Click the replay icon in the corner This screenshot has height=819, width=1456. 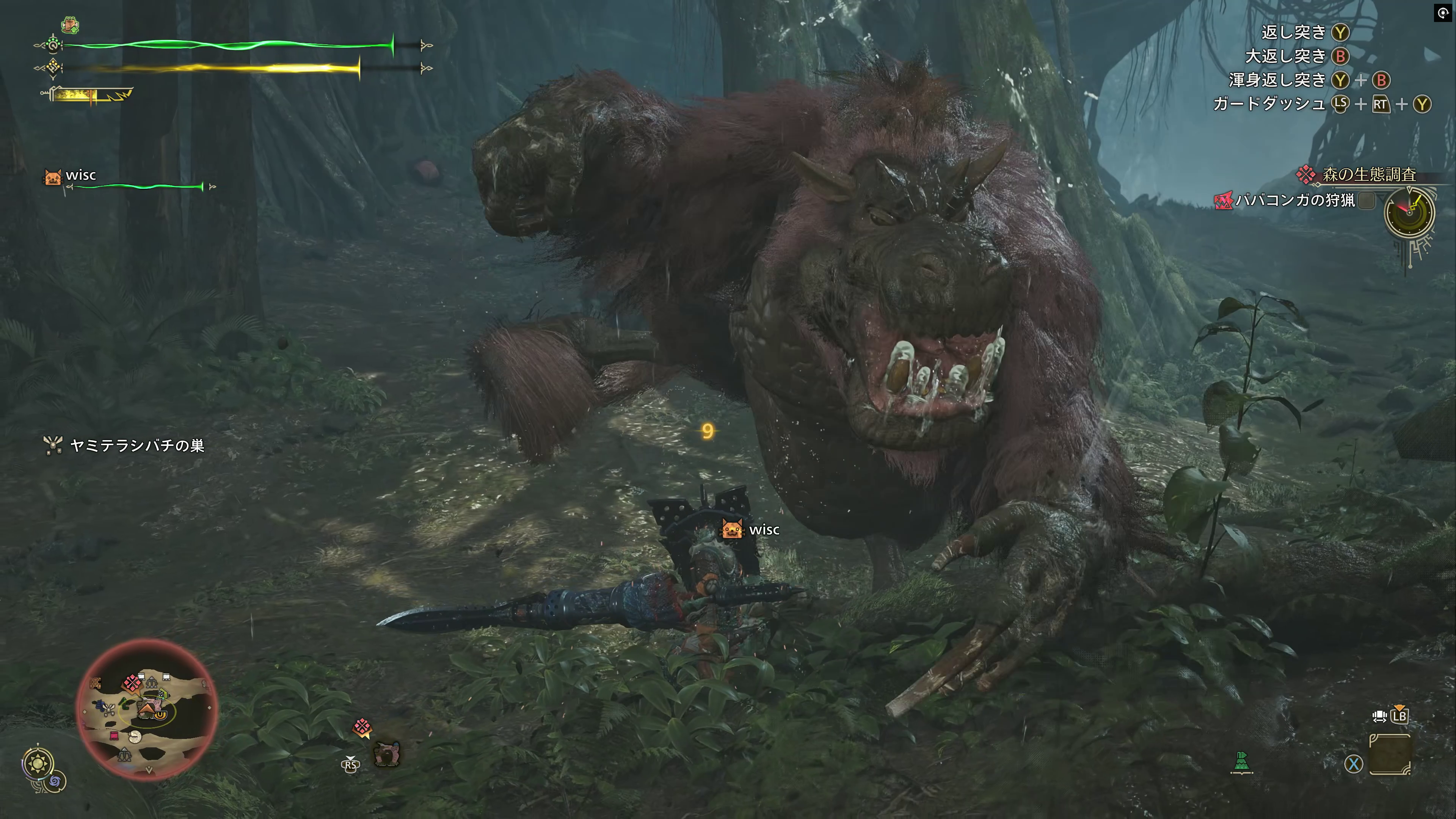(x=1443, y=13)
